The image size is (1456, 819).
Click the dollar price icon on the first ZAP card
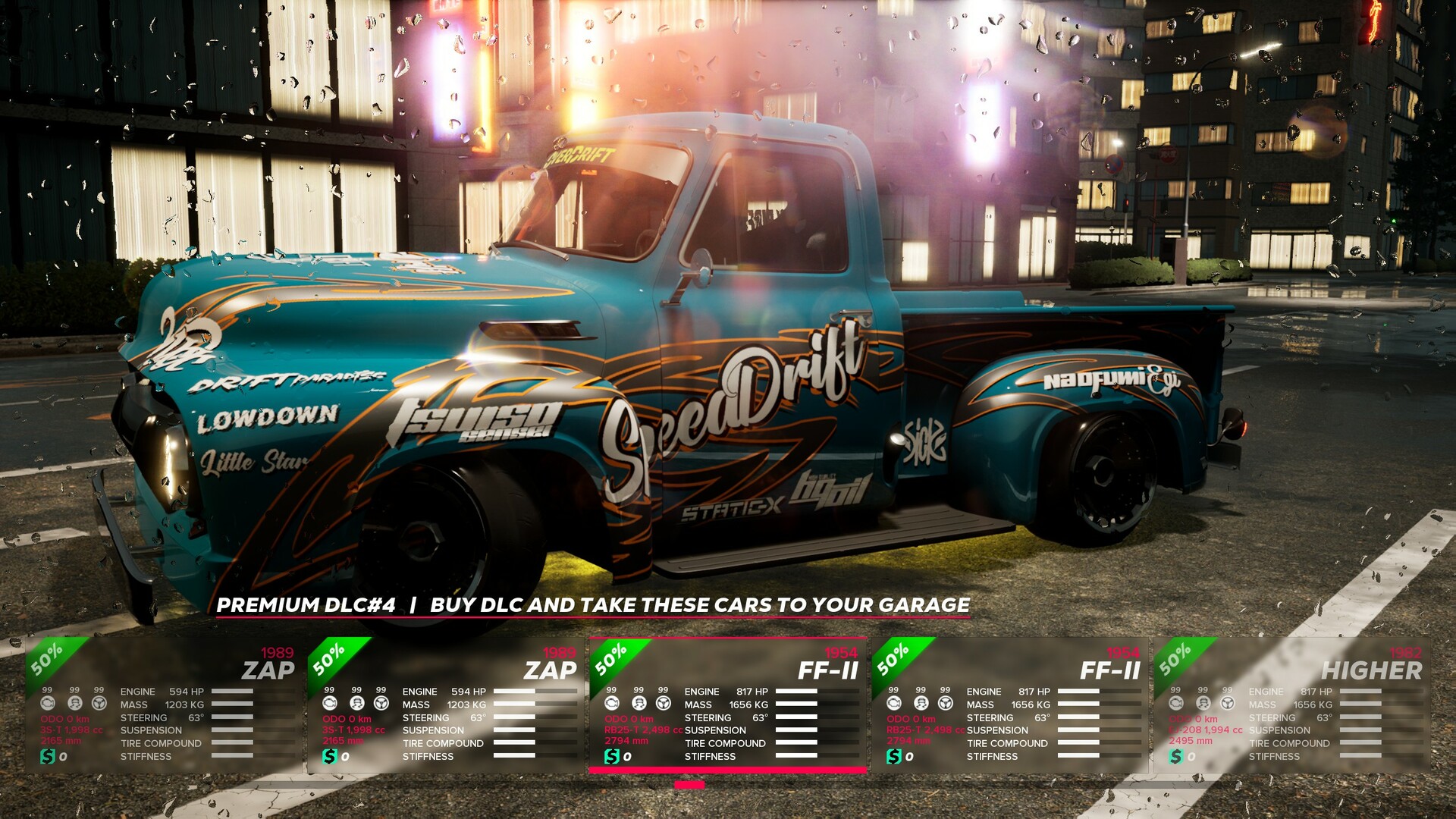click(48, 755)
